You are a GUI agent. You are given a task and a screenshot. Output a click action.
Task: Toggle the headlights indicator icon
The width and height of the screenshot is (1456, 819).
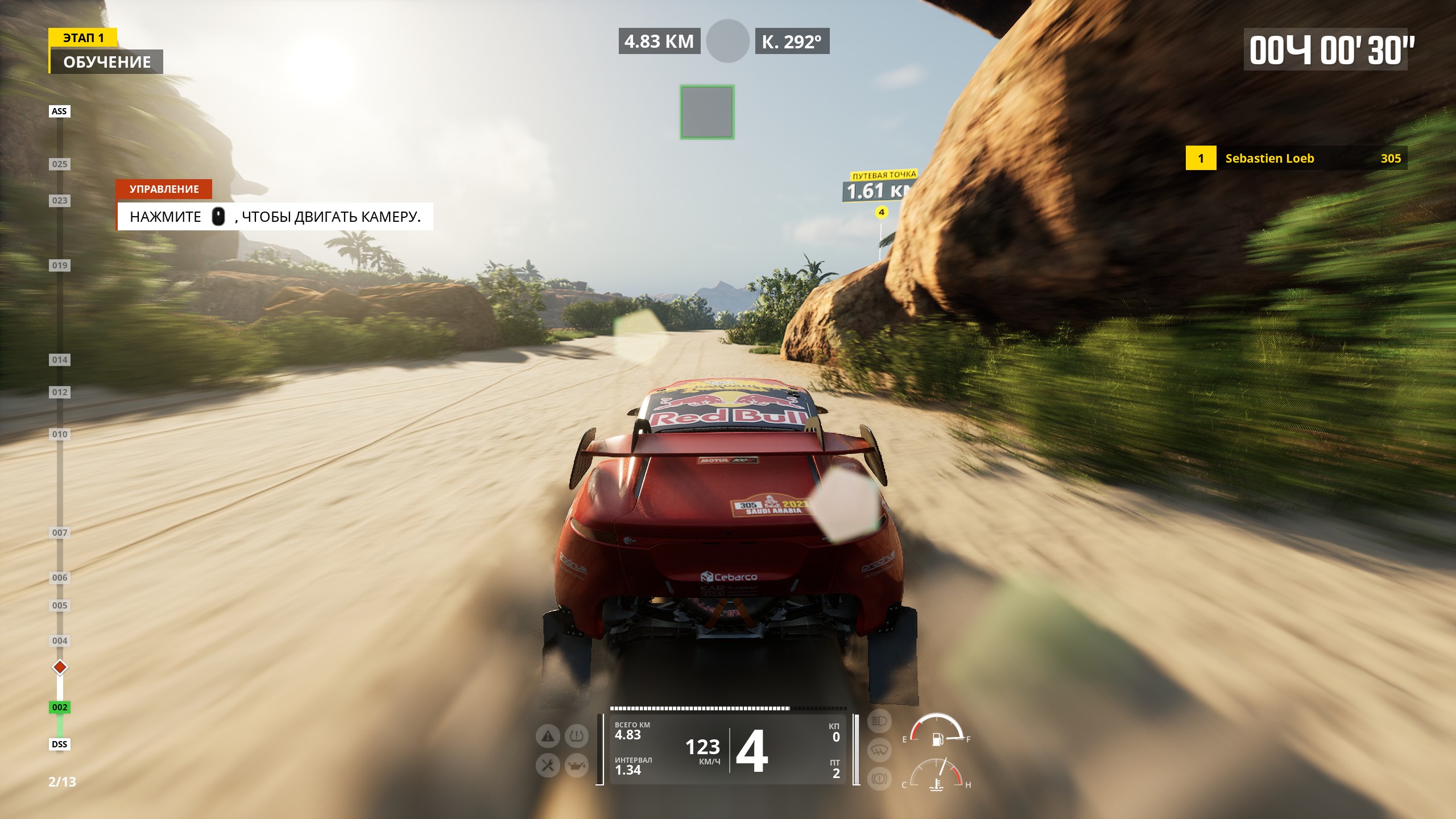[879, 722]
